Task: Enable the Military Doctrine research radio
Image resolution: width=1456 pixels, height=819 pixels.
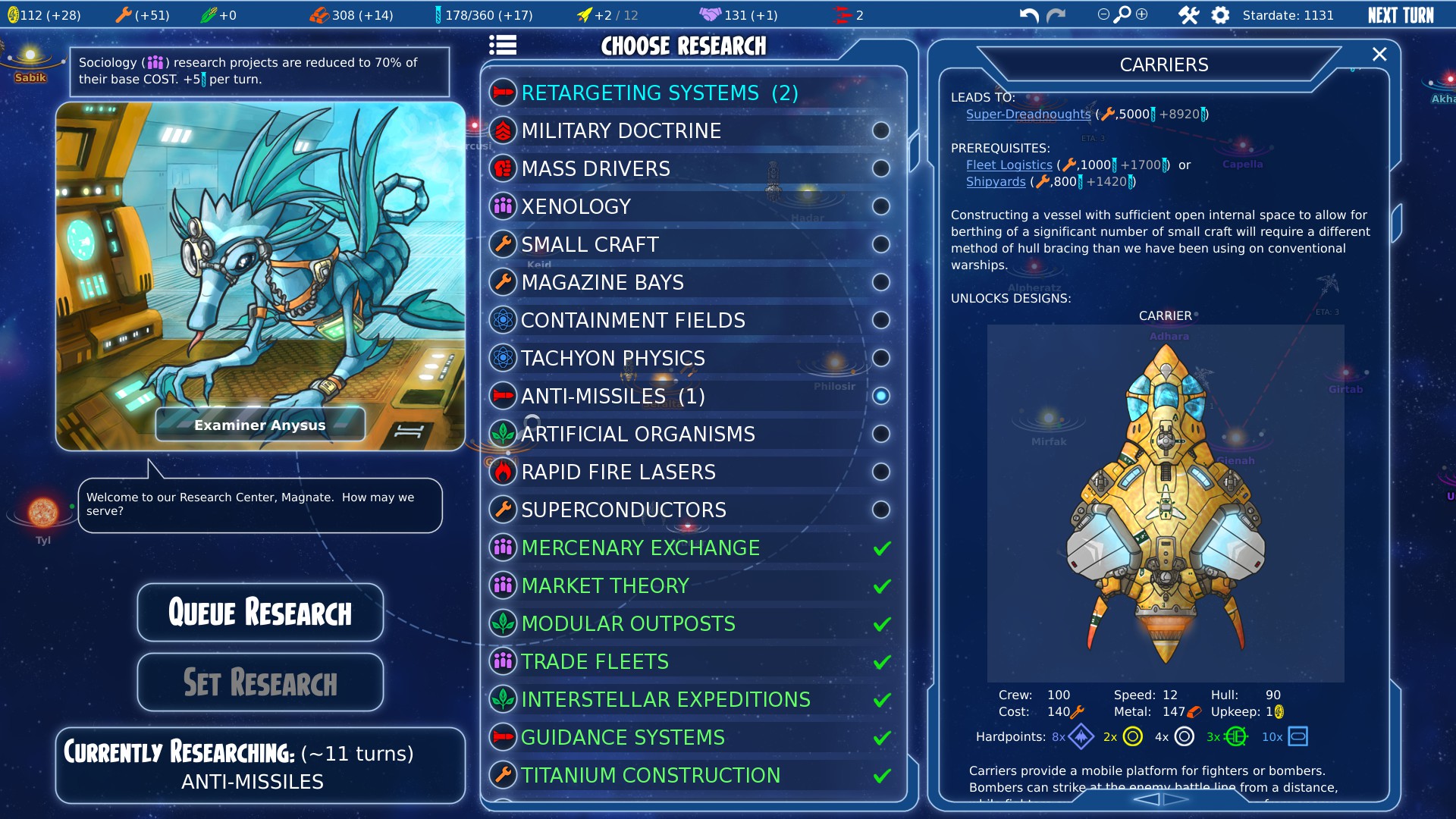Action: coord(880,130)
